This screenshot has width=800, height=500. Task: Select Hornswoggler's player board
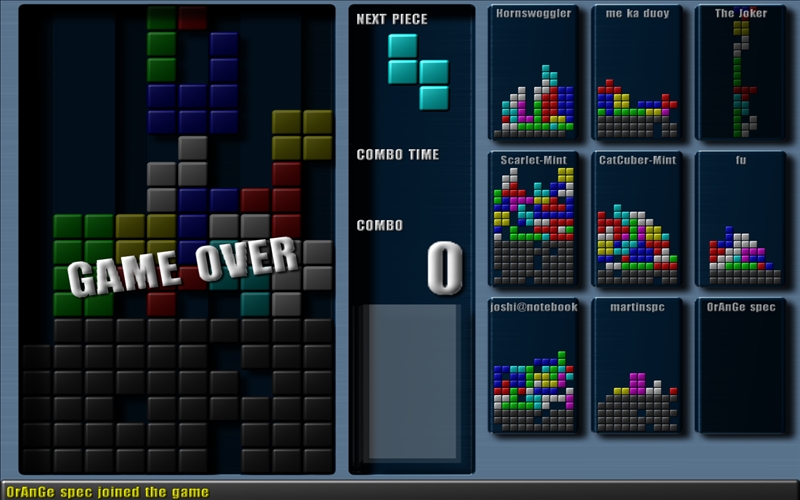534,73
